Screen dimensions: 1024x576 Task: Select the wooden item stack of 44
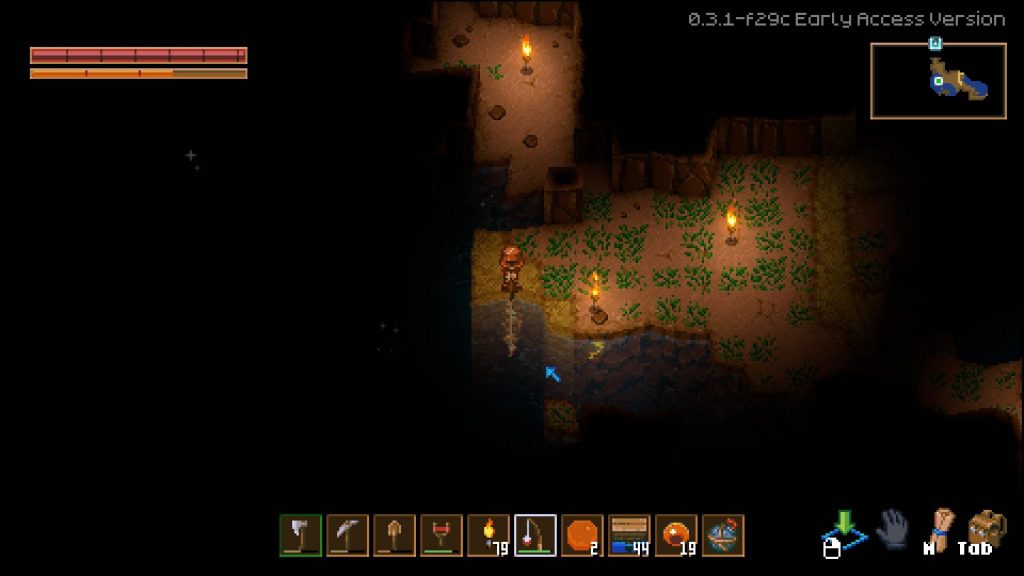629,535
